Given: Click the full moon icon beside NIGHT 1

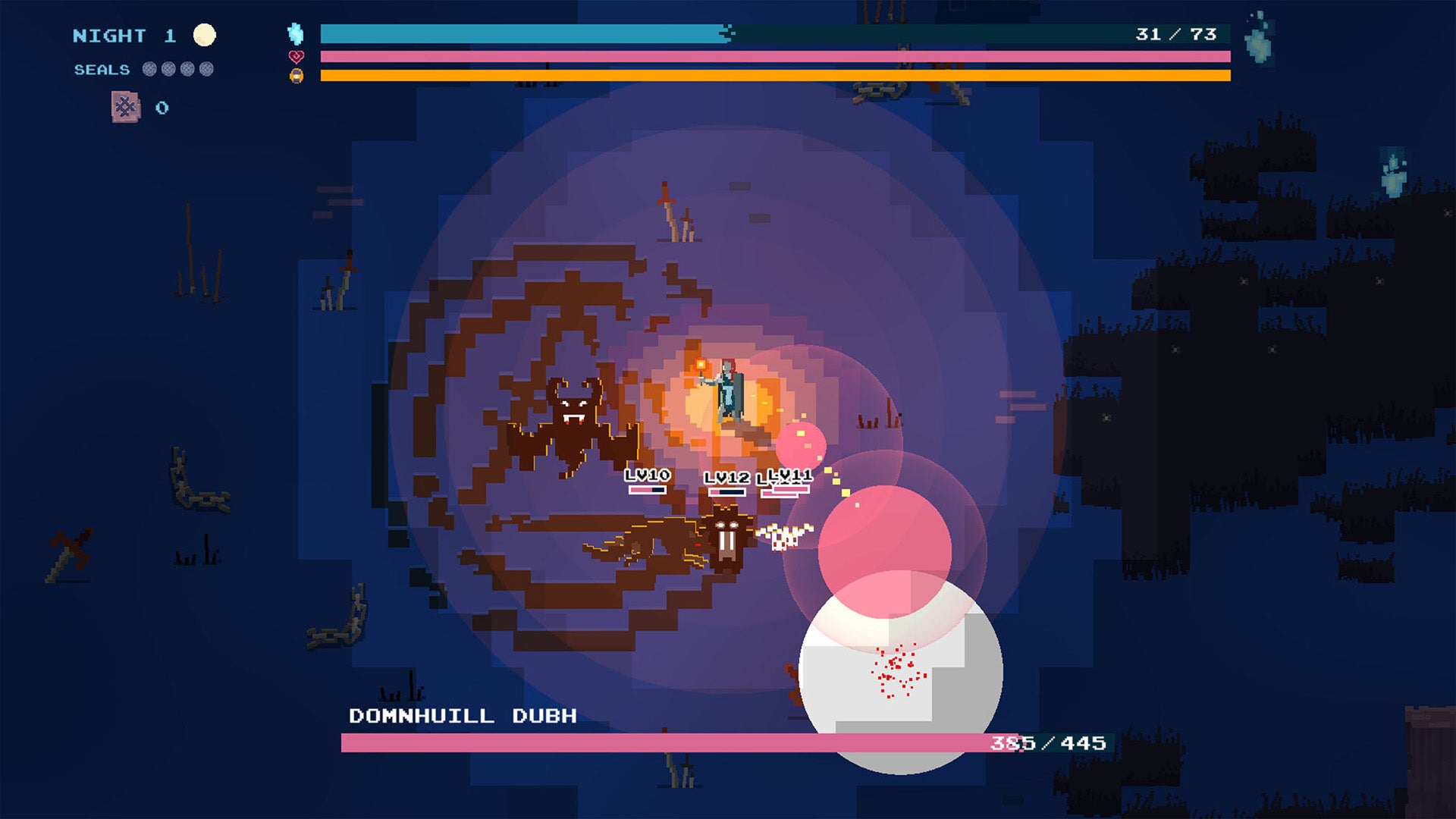Looking at the screenshot, I should [203, 33].
